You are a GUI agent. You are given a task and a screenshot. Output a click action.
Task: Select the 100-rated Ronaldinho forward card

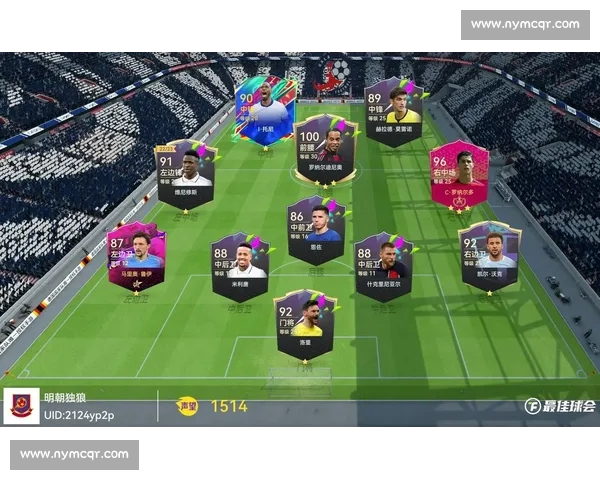point(326,149)
